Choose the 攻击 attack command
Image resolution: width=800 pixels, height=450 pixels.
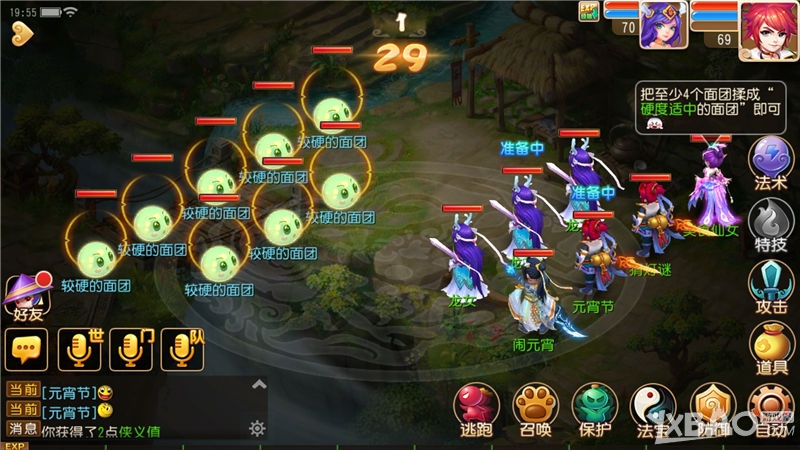771,283
